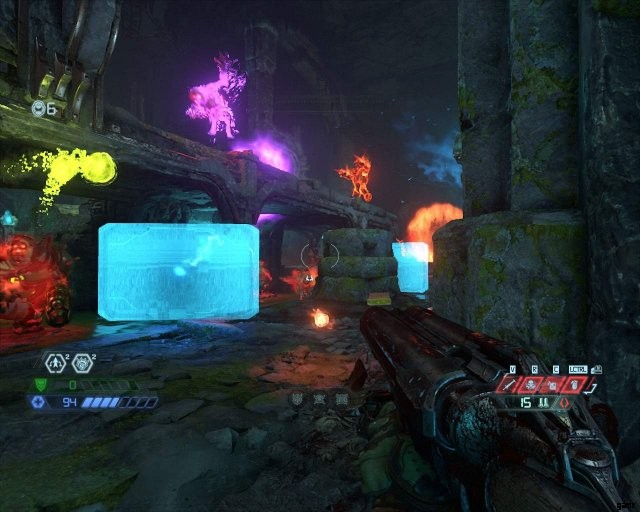Screen dimensions: 640x512
Task: Select the demon-face hexagon icon
Action: point(82,362)
